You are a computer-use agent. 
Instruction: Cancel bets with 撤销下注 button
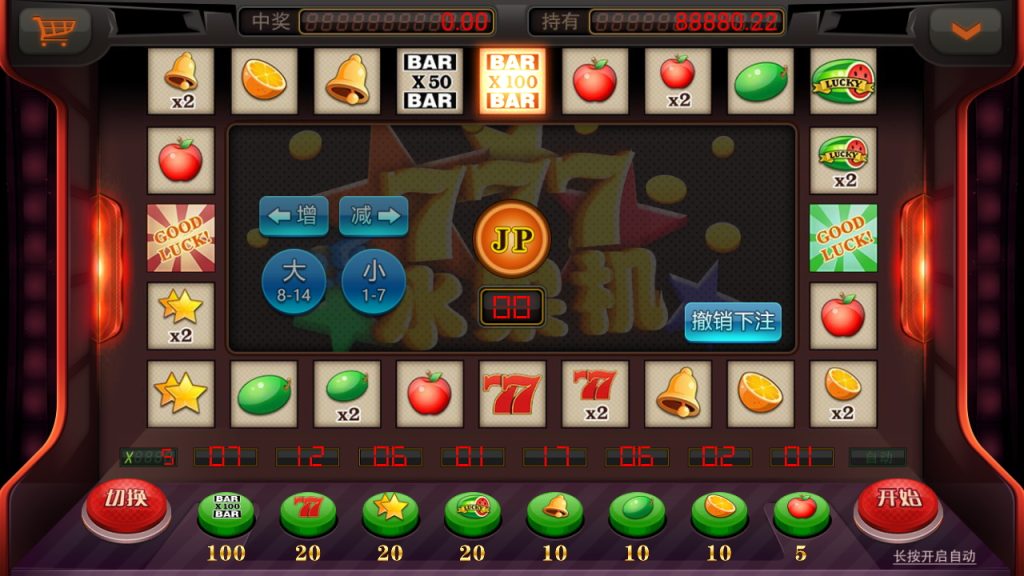(x=733, y=322)
